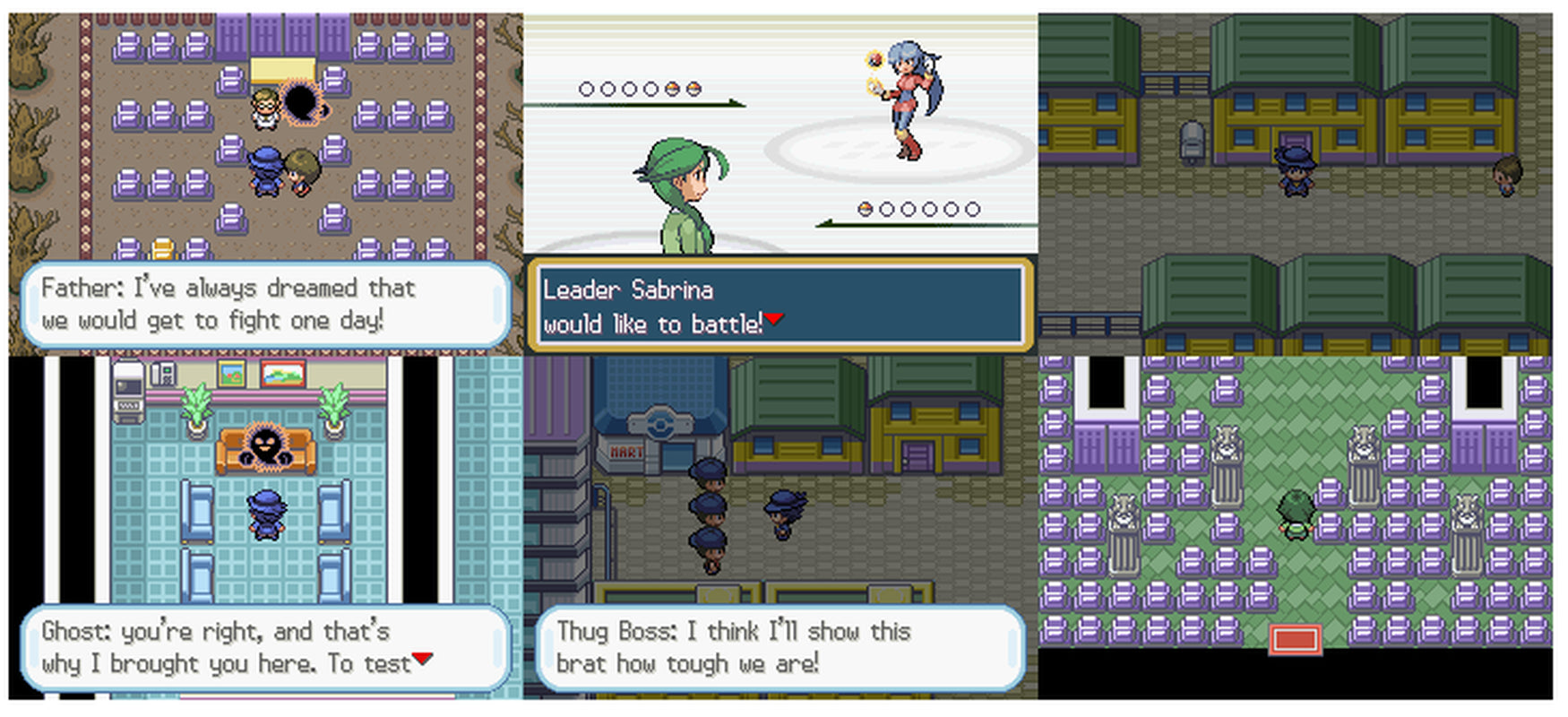Click the Ghost's dialogue text box
This screenshot has height=717, width=1568.
pos(265,648)
